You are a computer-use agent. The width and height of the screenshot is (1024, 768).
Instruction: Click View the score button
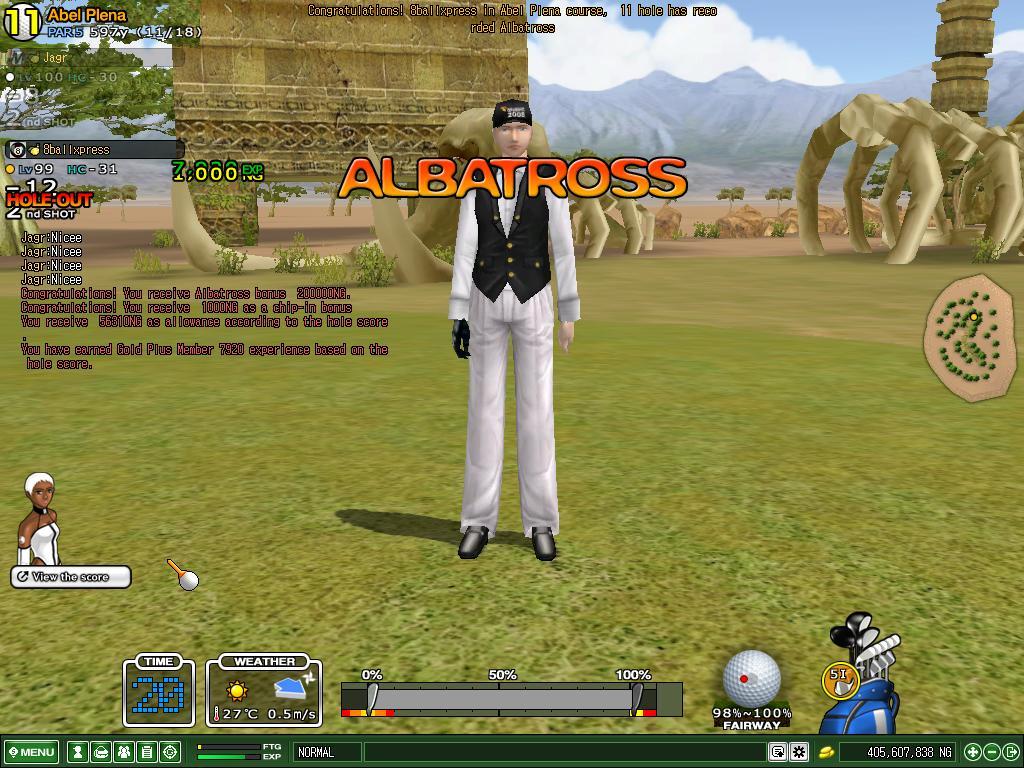coord(71,577)
